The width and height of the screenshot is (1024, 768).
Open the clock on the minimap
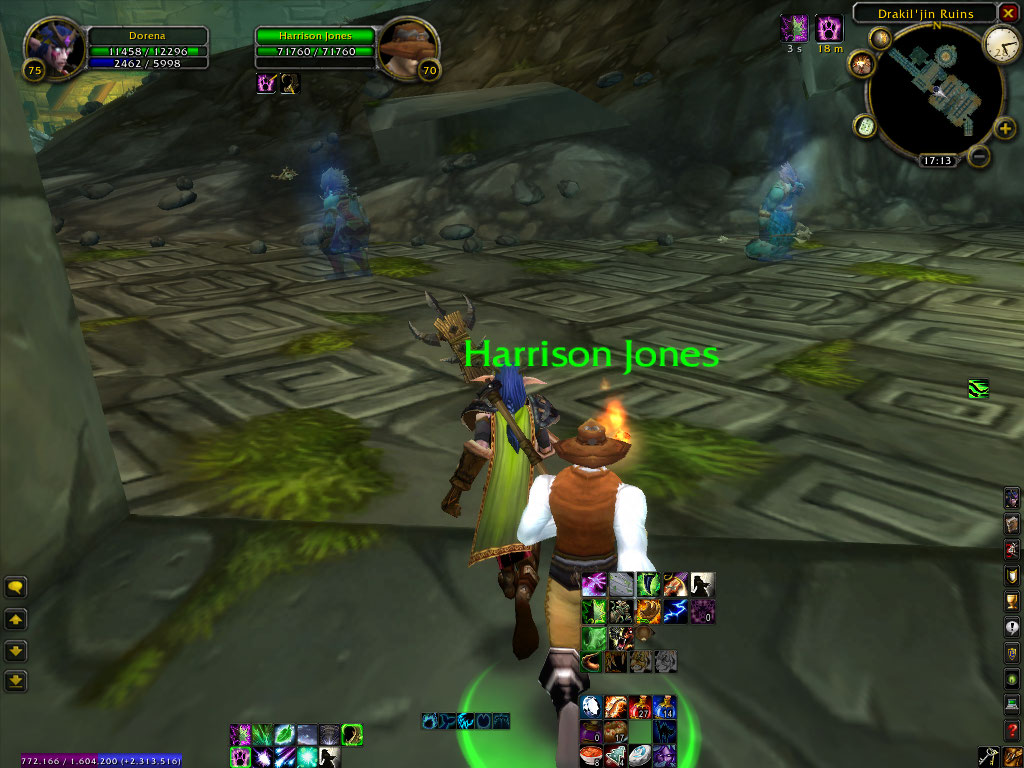click(1000, 42)
